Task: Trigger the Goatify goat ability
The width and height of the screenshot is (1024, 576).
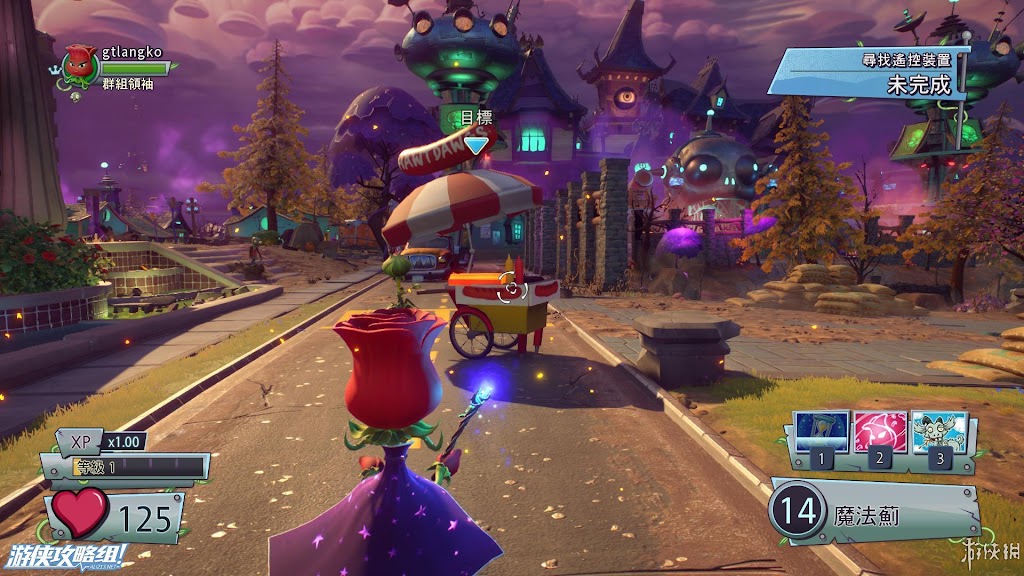Action: tap(938, 432)
